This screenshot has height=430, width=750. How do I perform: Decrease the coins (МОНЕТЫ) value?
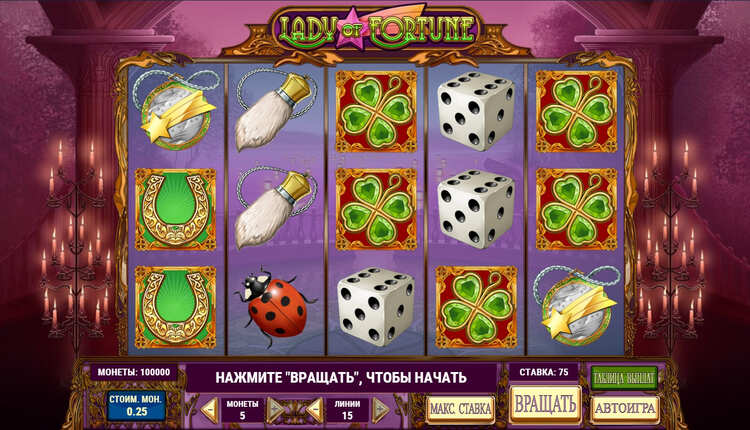click(209, 409)
